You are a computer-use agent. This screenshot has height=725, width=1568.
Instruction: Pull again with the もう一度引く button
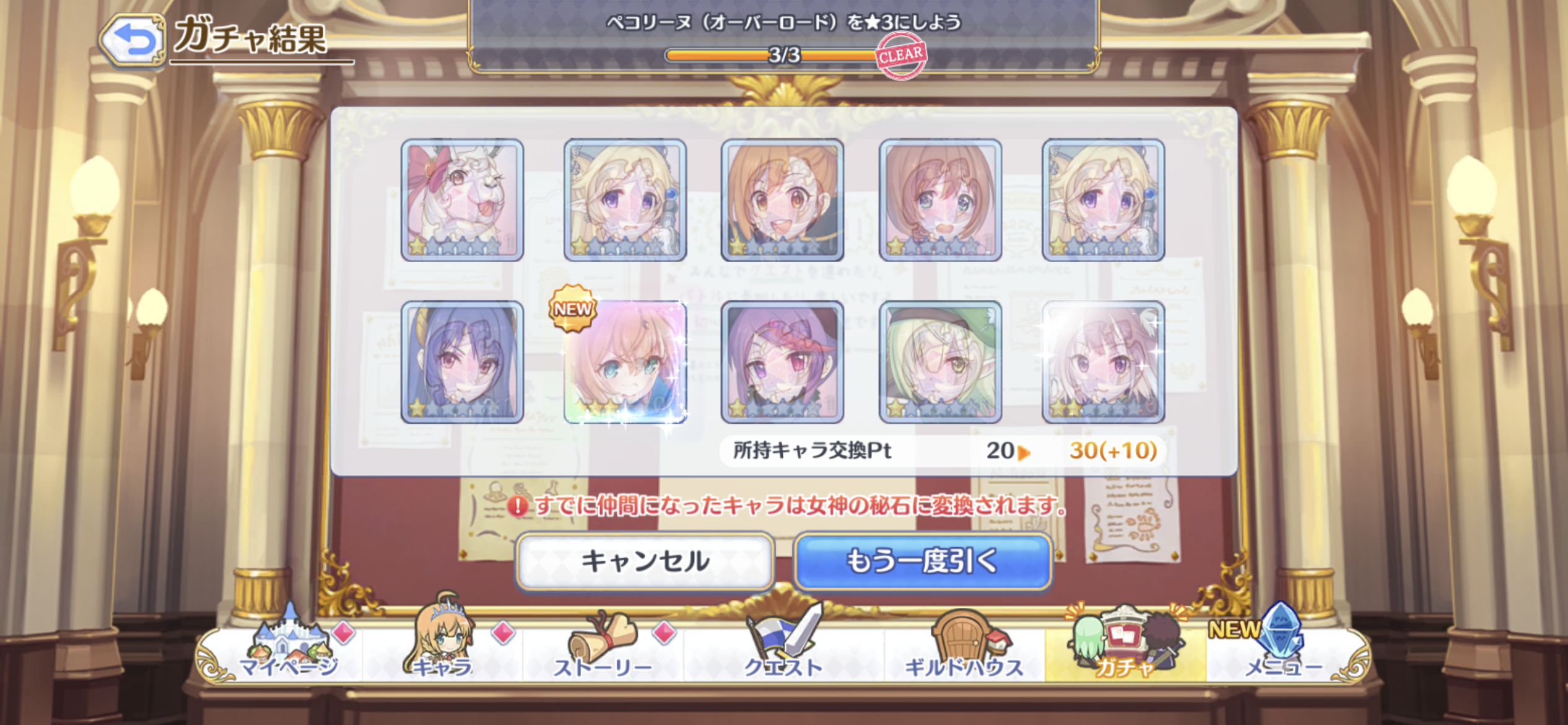pos(922,561)
